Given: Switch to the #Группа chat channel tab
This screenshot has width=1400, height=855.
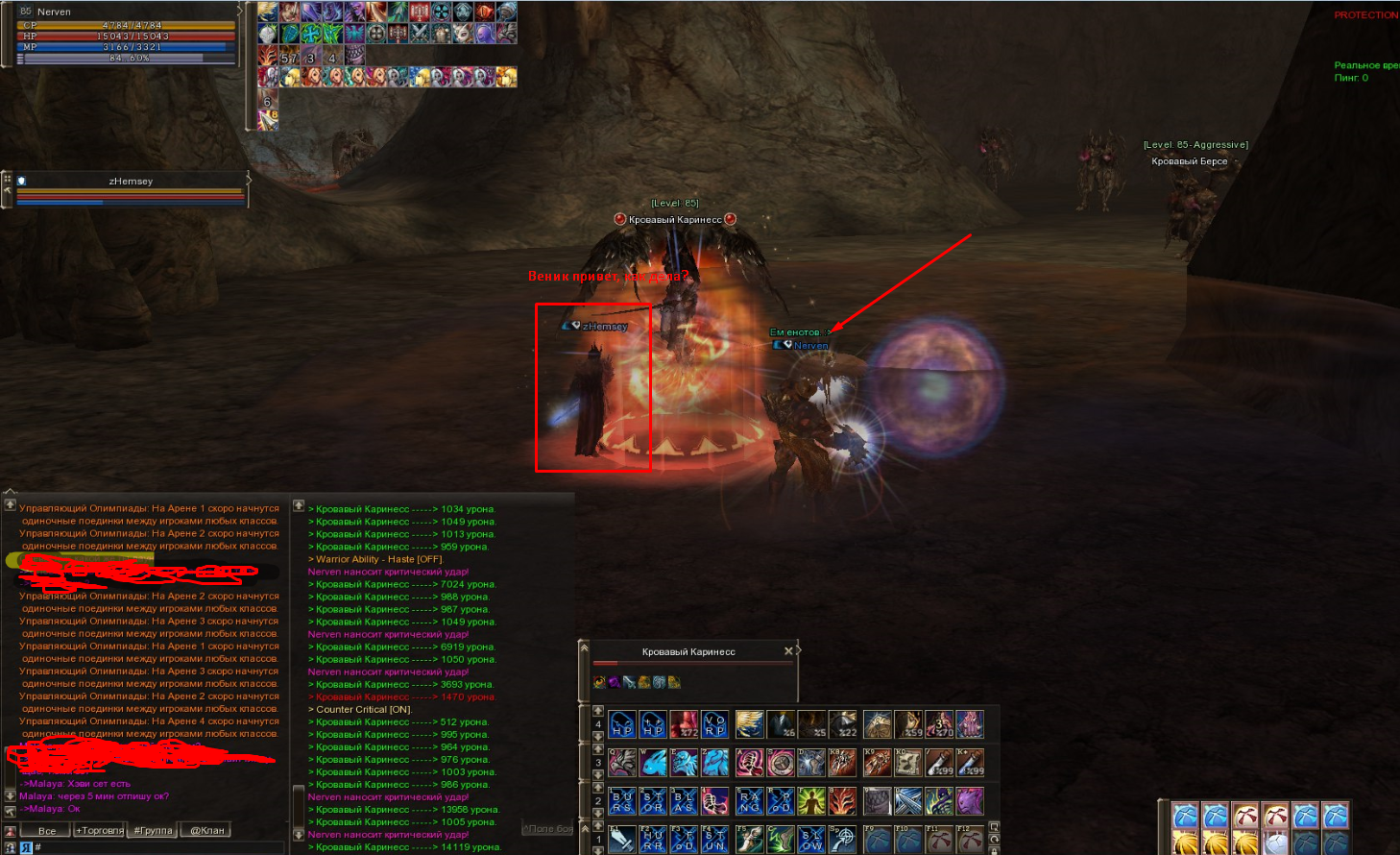Looking at the screenshot, I should tap(152, 831).
